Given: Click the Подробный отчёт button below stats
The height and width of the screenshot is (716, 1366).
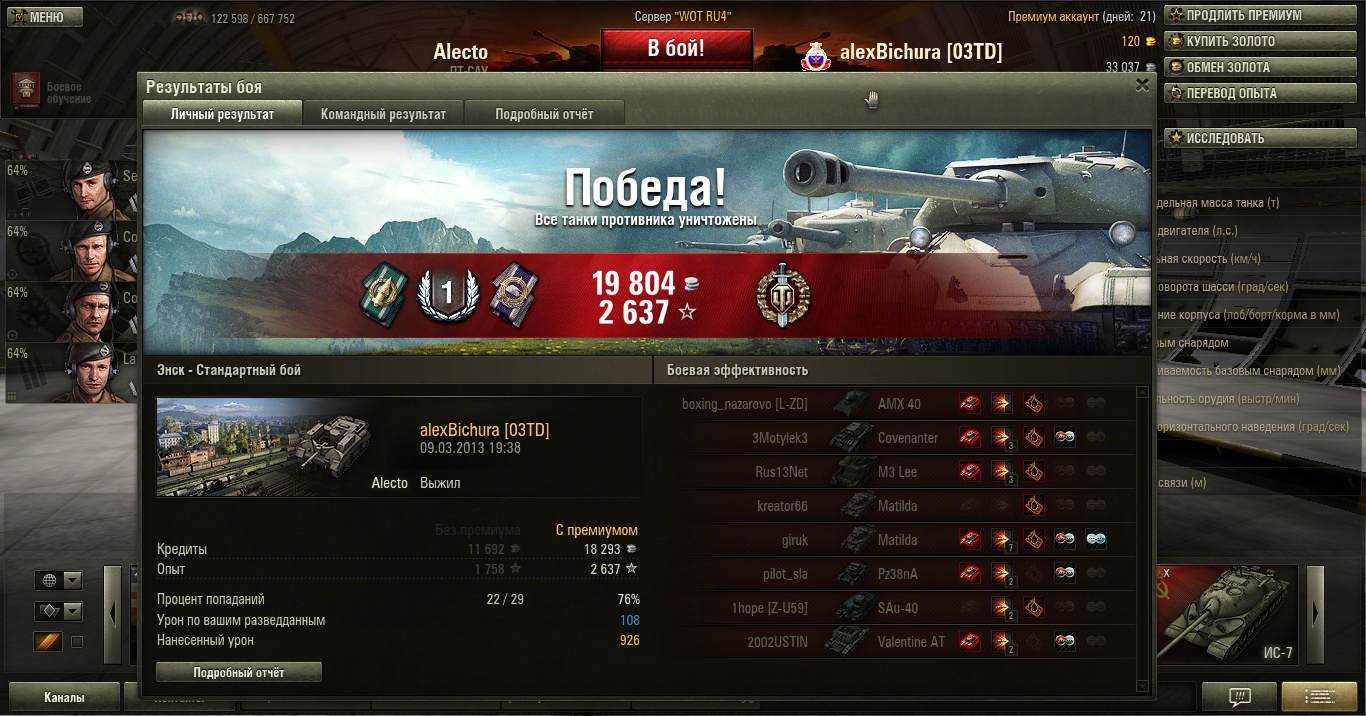Looking at the screenshot, I should pos(239,673).
